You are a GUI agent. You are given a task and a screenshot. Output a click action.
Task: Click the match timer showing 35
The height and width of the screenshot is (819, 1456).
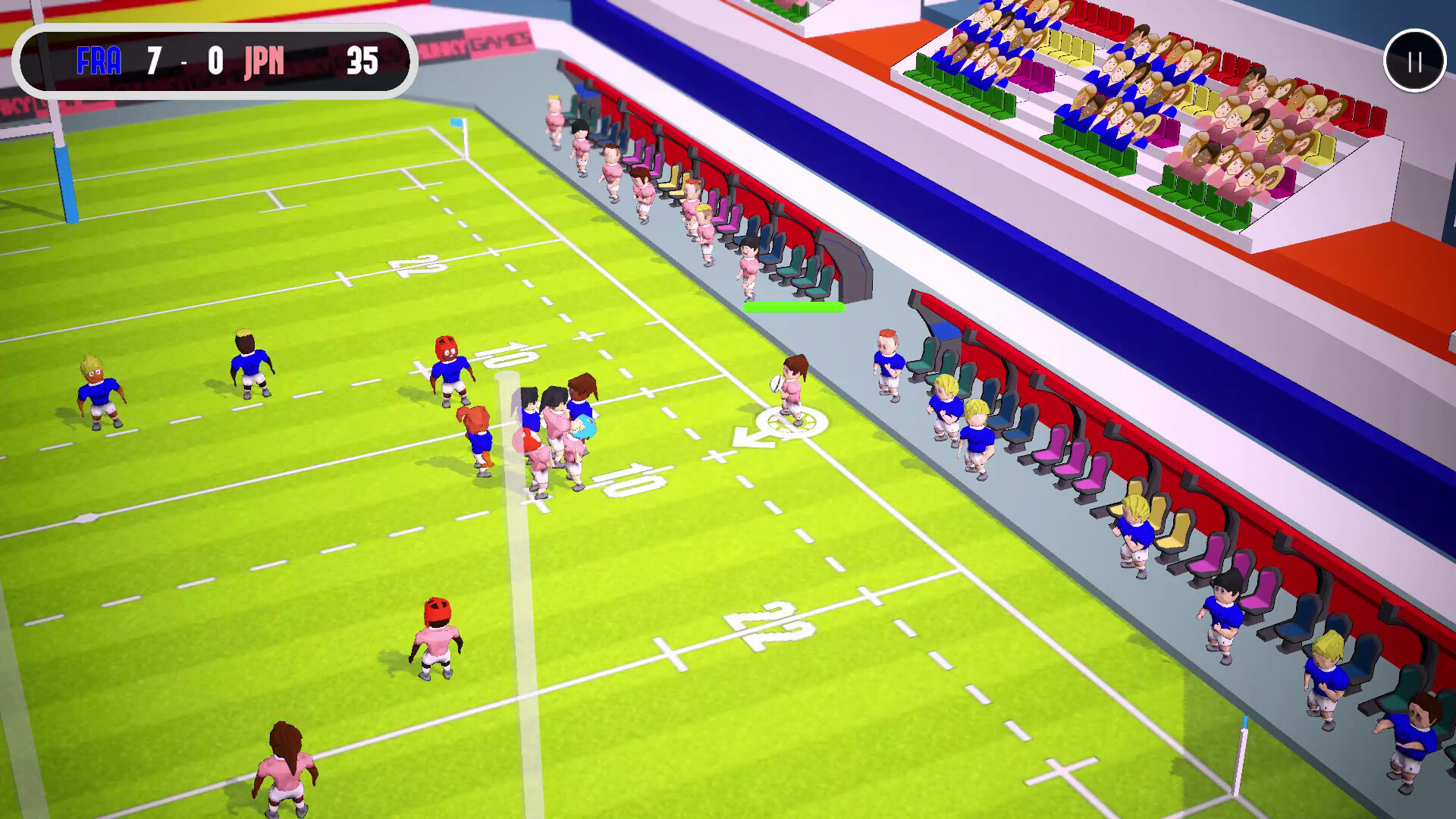click(x=362, y=64)
